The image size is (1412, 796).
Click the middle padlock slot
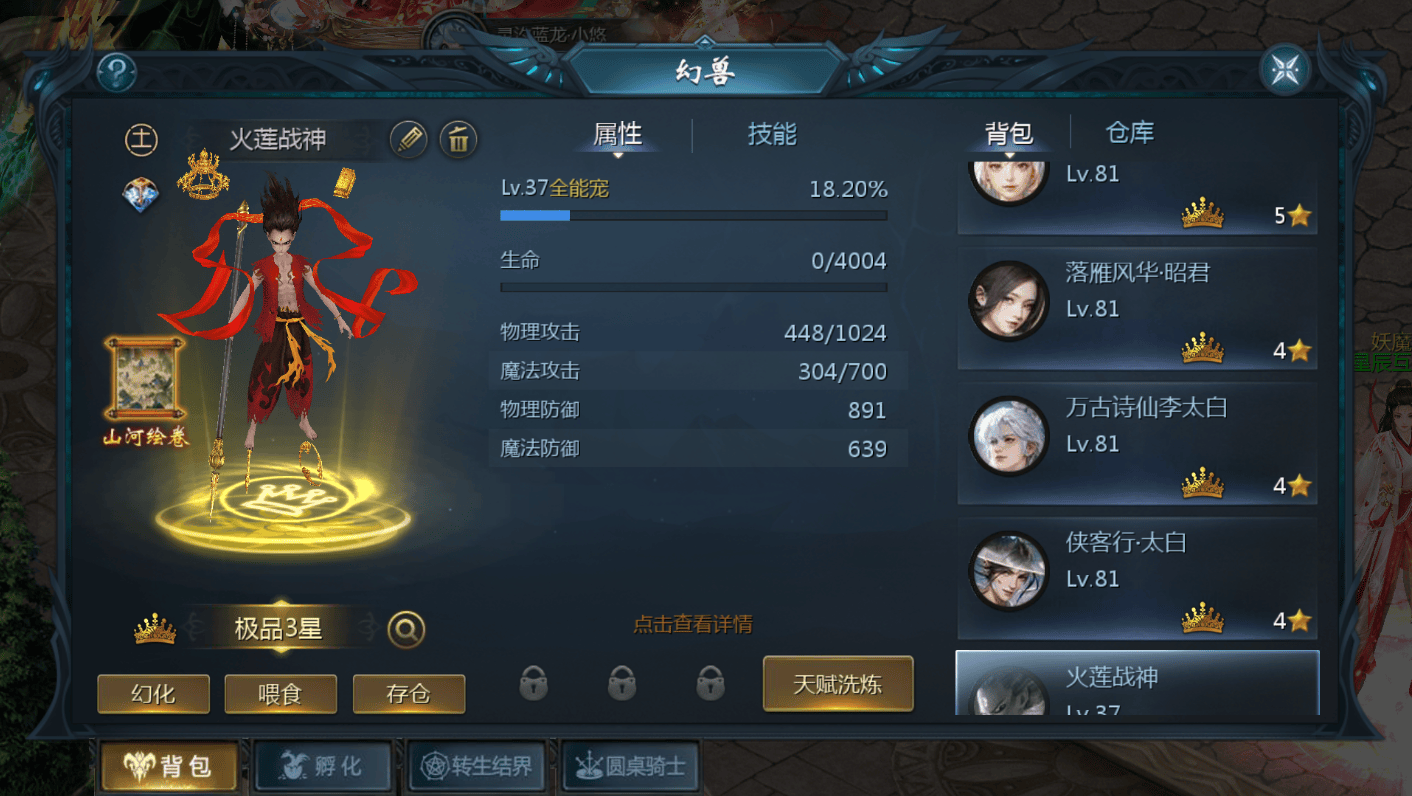(622, 684)
